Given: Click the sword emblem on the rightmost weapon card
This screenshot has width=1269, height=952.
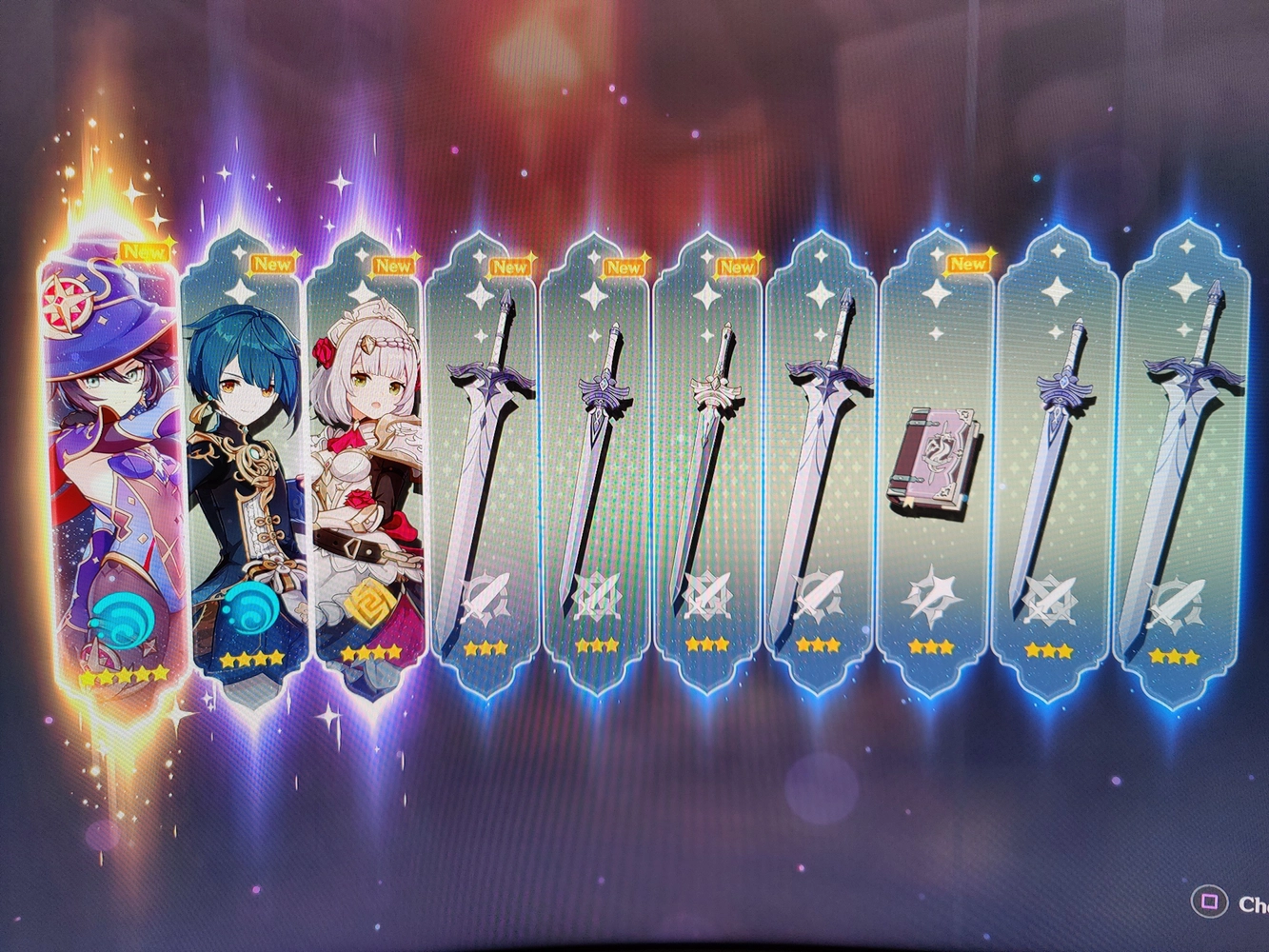Looking at the screenshot, I should pos(1179,597).
